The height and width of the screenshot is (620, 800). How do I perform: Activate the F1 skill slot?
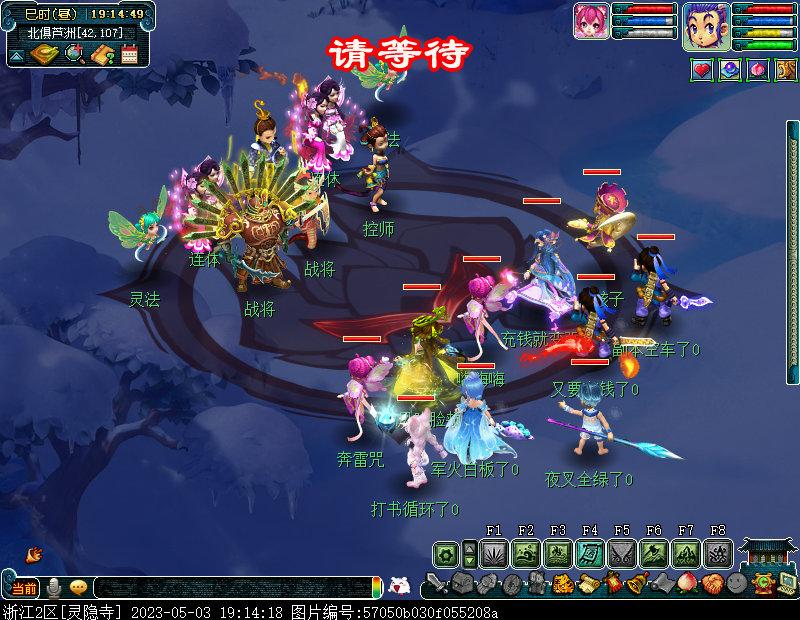point(494,553)
